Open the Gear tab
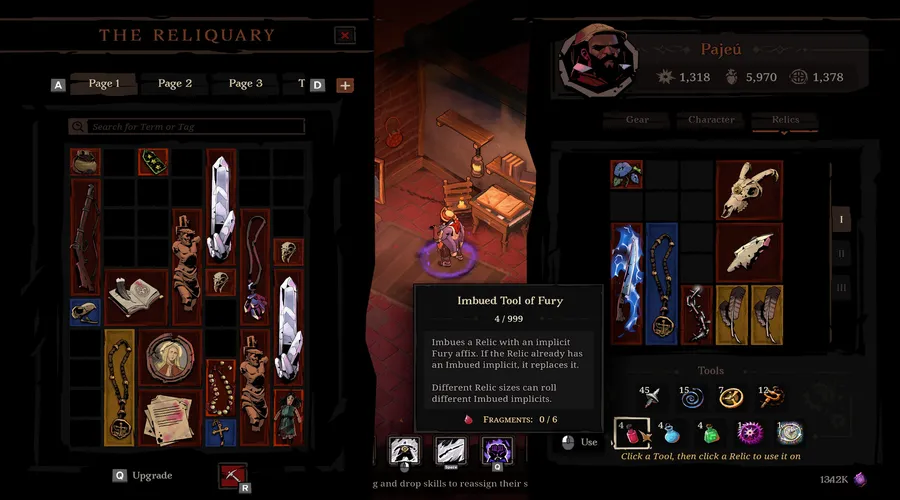The width and height of the screenshot is (900, 500). coord(637,120)
